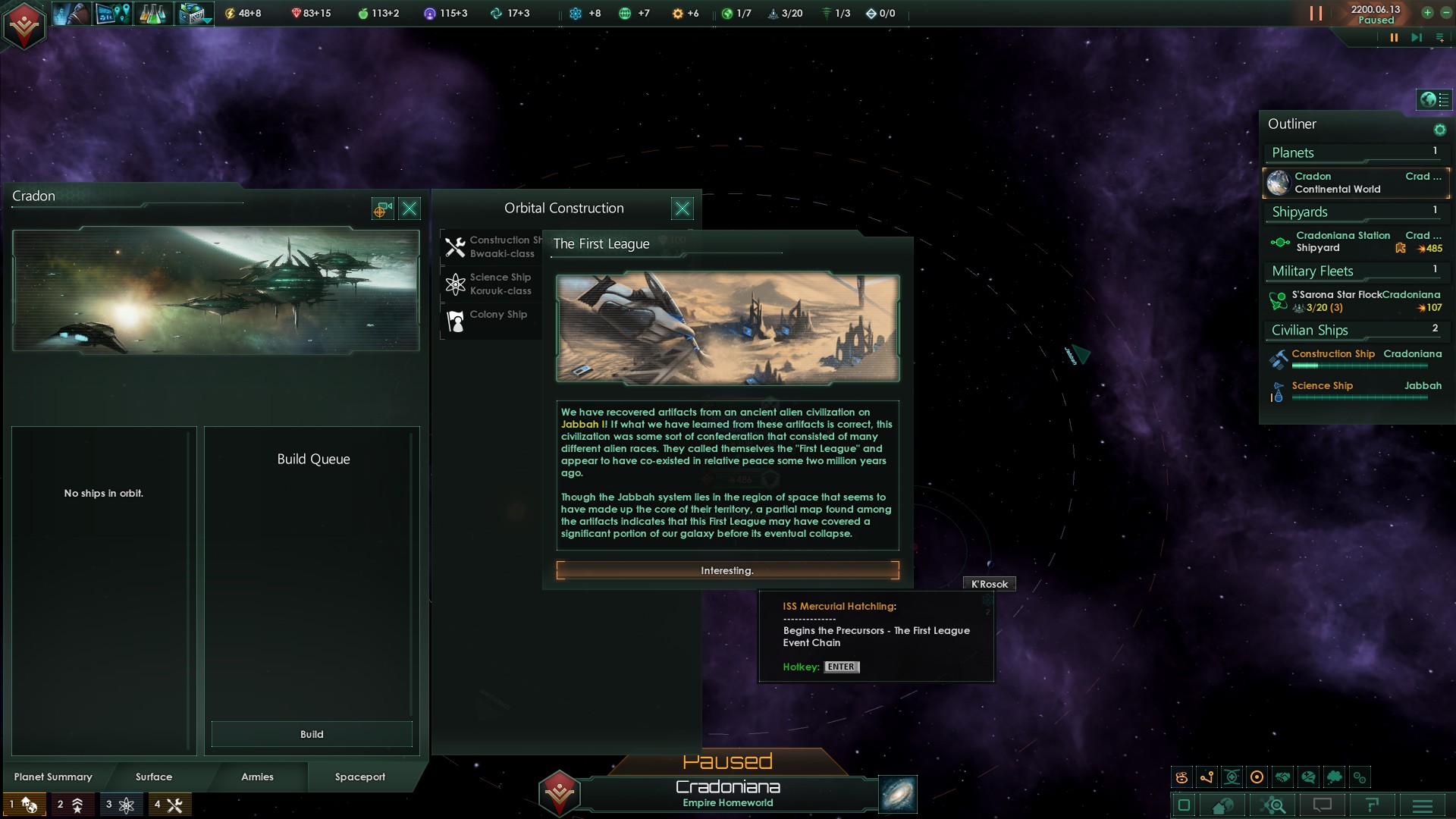The height and width of the screenshot is (819, 1456).
Task: Select control group 3 science ship
Action: (x=121, y=805)
